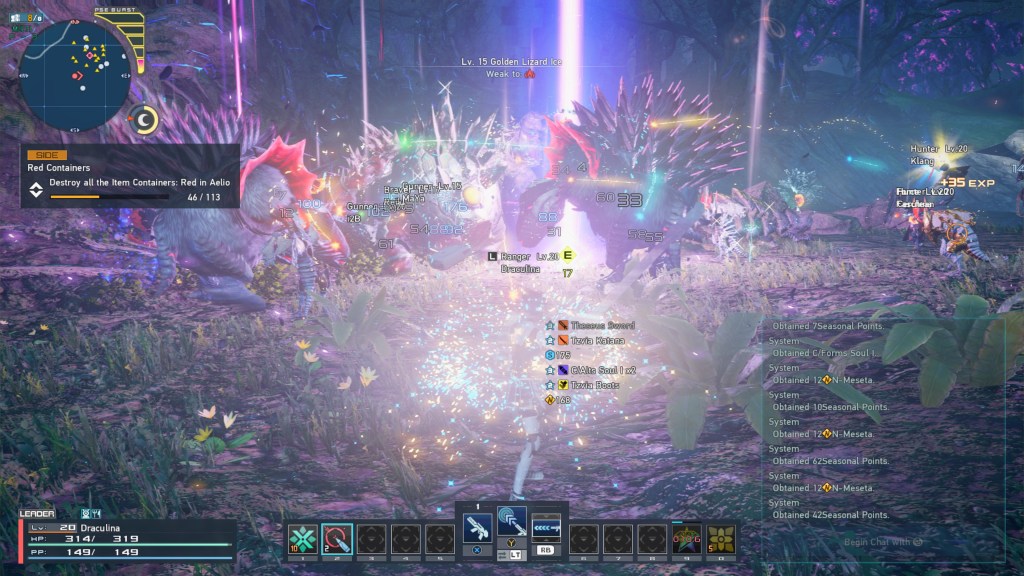Viewport: 1024px width, 576px height.
Task: Use the rainbow star item in slot 9
Action: coord(686,539)
